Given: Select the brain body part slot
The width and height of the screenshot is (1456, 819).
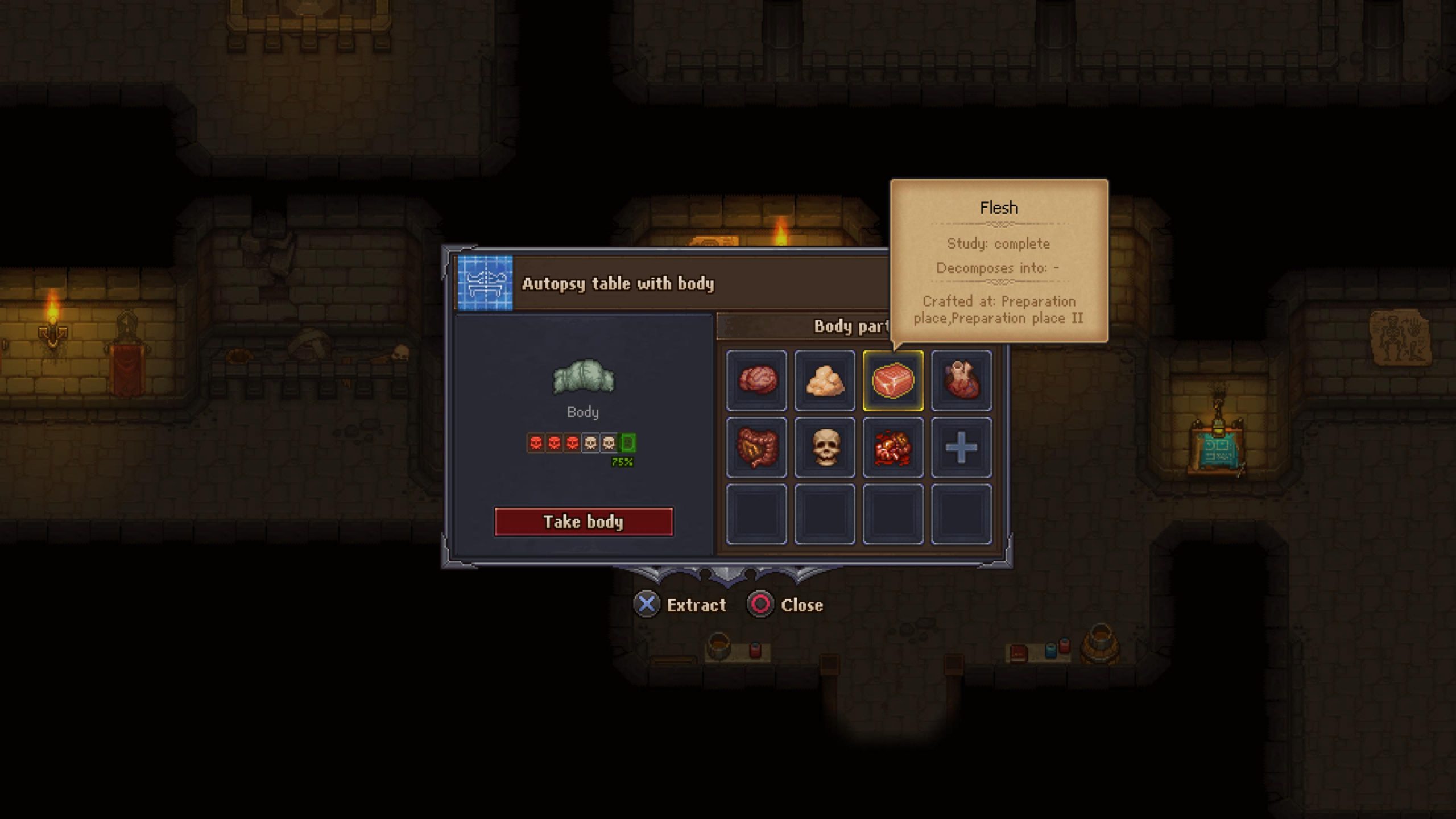Looking at the screenshot, I should coord(756,380).
